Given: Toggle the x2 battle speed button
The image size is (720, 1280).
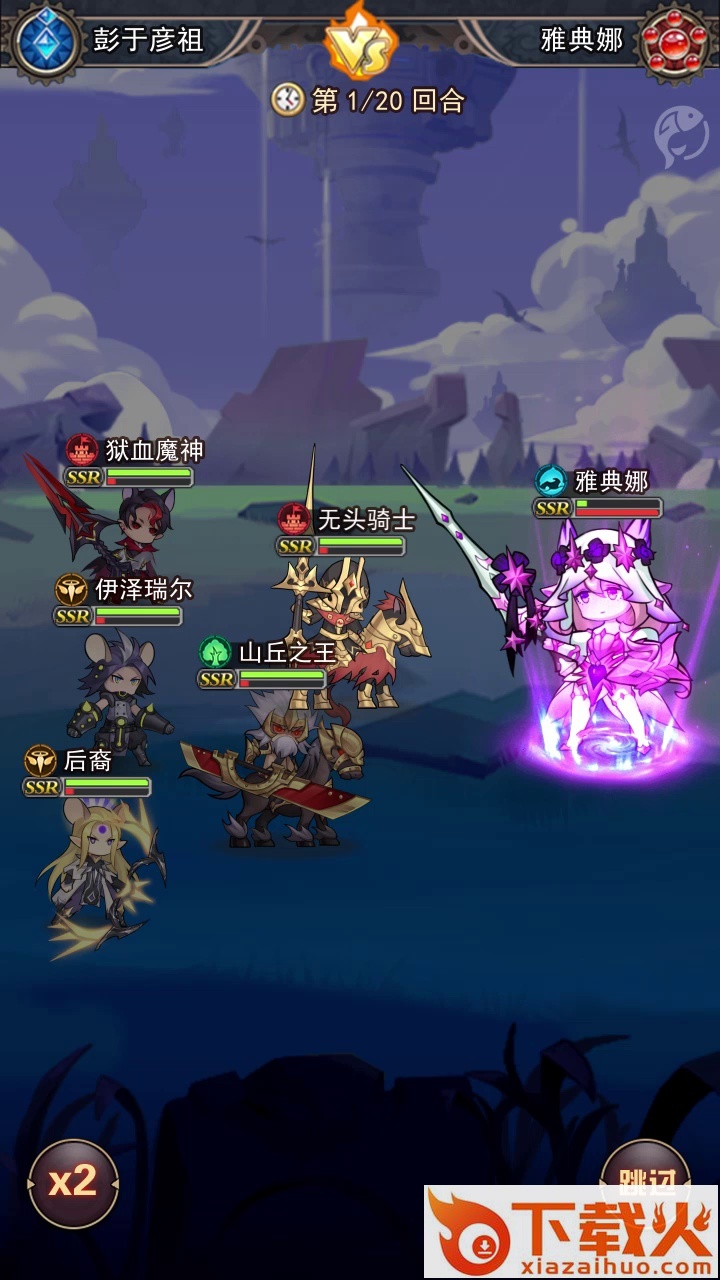Looking at the screenshot, I should click(x=73, y=1183).
